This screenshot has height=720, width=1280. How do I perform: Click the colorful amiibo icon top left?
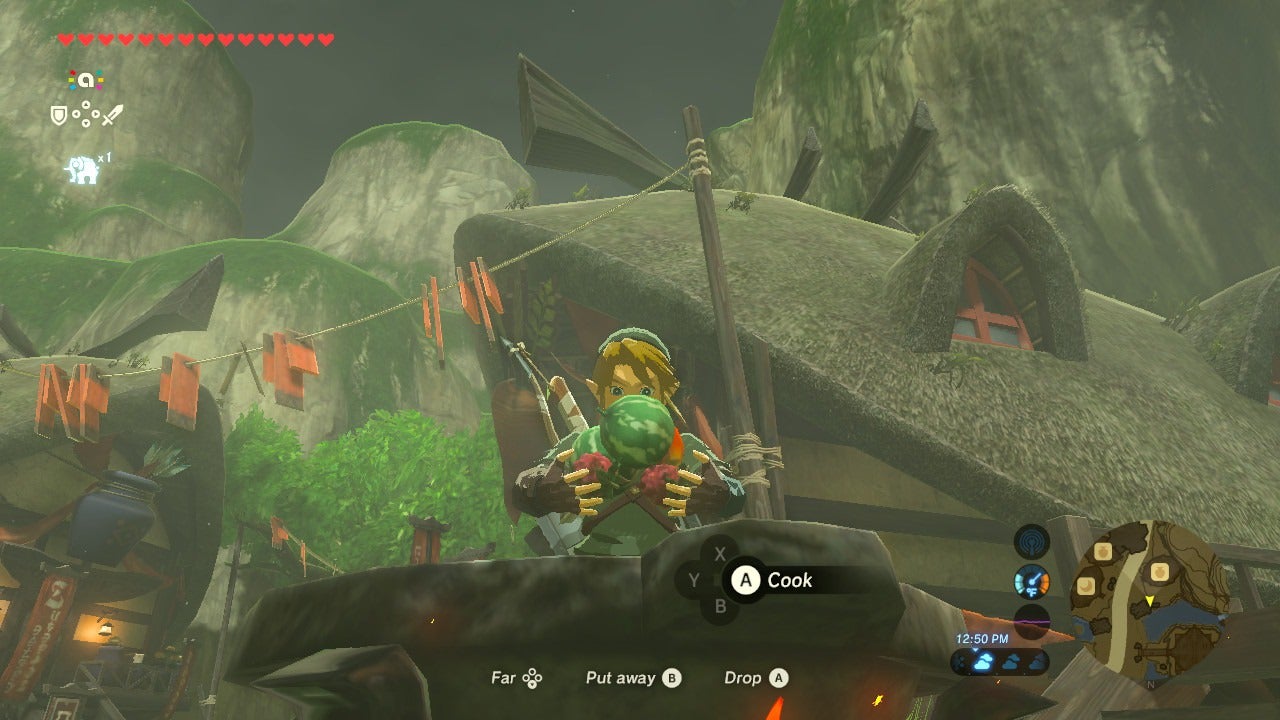(85, 78)
